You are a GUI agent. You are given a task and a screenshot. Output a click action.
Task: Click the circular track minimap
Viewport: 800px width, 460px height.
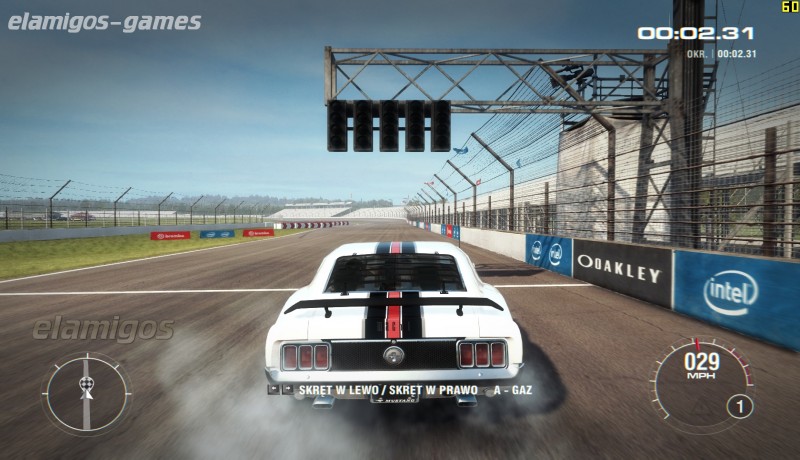click(x=86, y=392)
